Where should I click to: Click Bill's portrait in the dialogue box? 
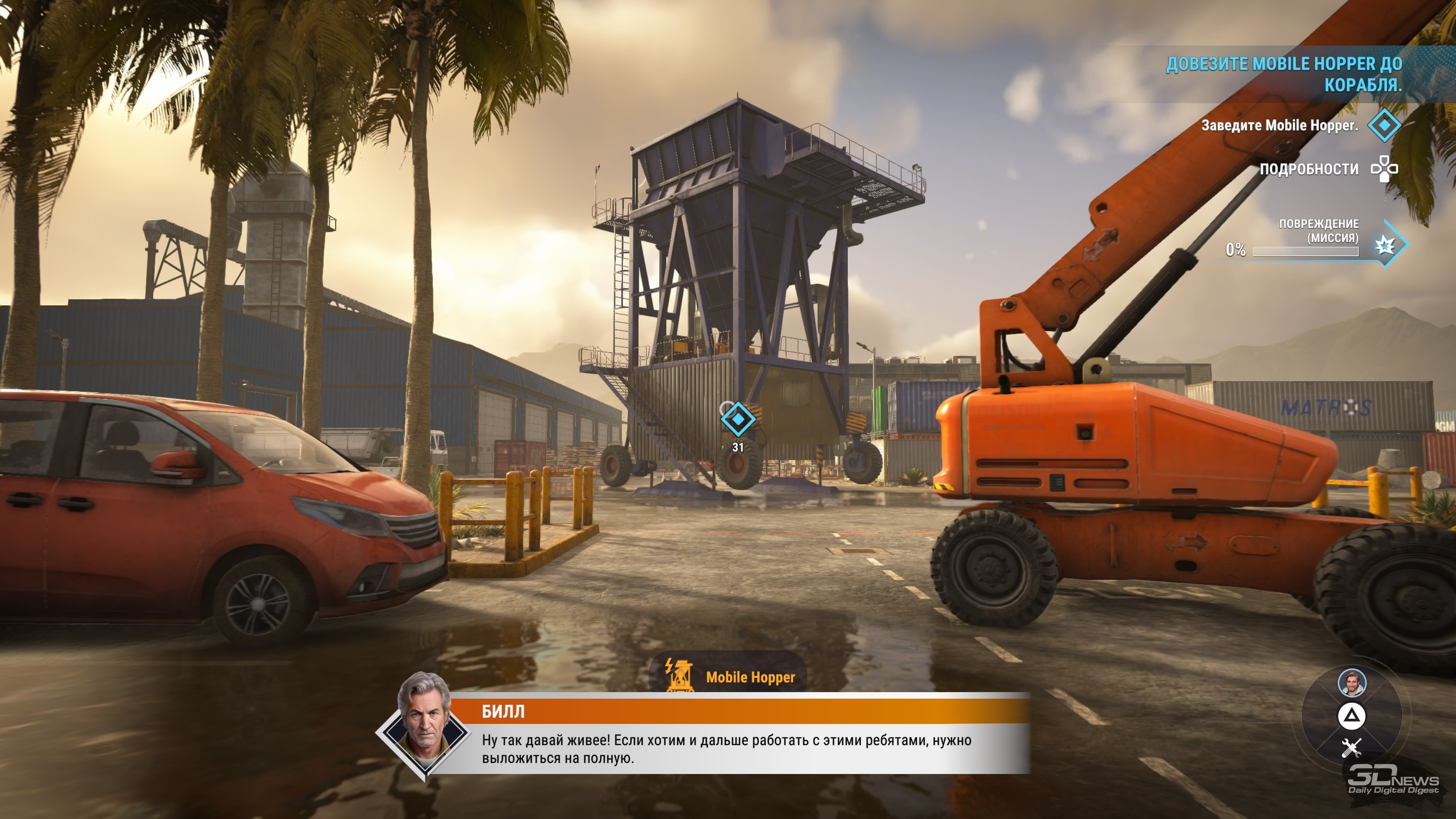425,724
